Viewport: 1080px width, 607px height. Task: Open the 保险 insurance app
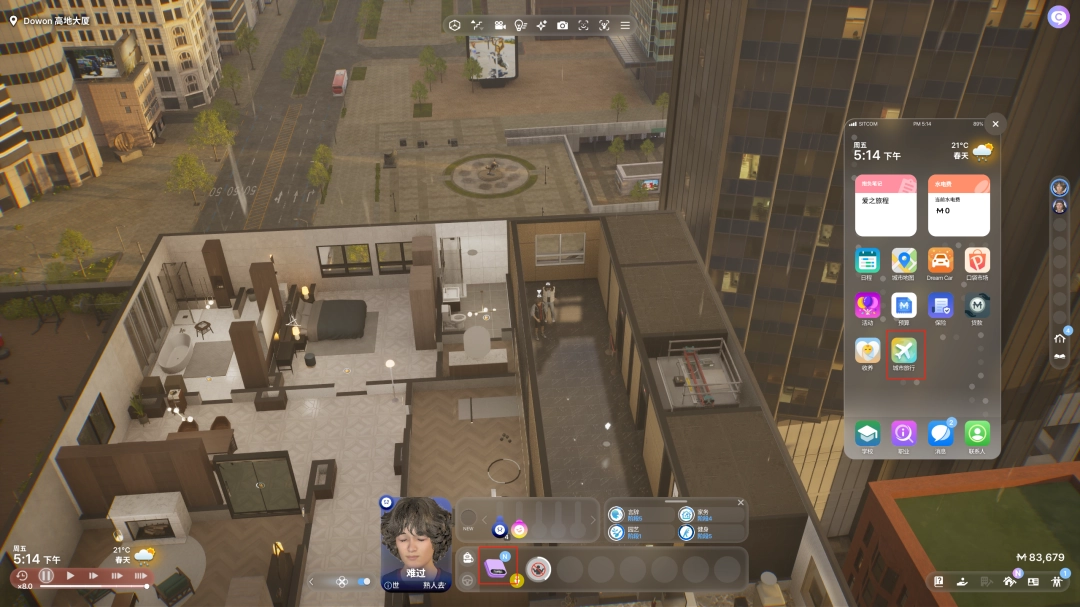939,305
